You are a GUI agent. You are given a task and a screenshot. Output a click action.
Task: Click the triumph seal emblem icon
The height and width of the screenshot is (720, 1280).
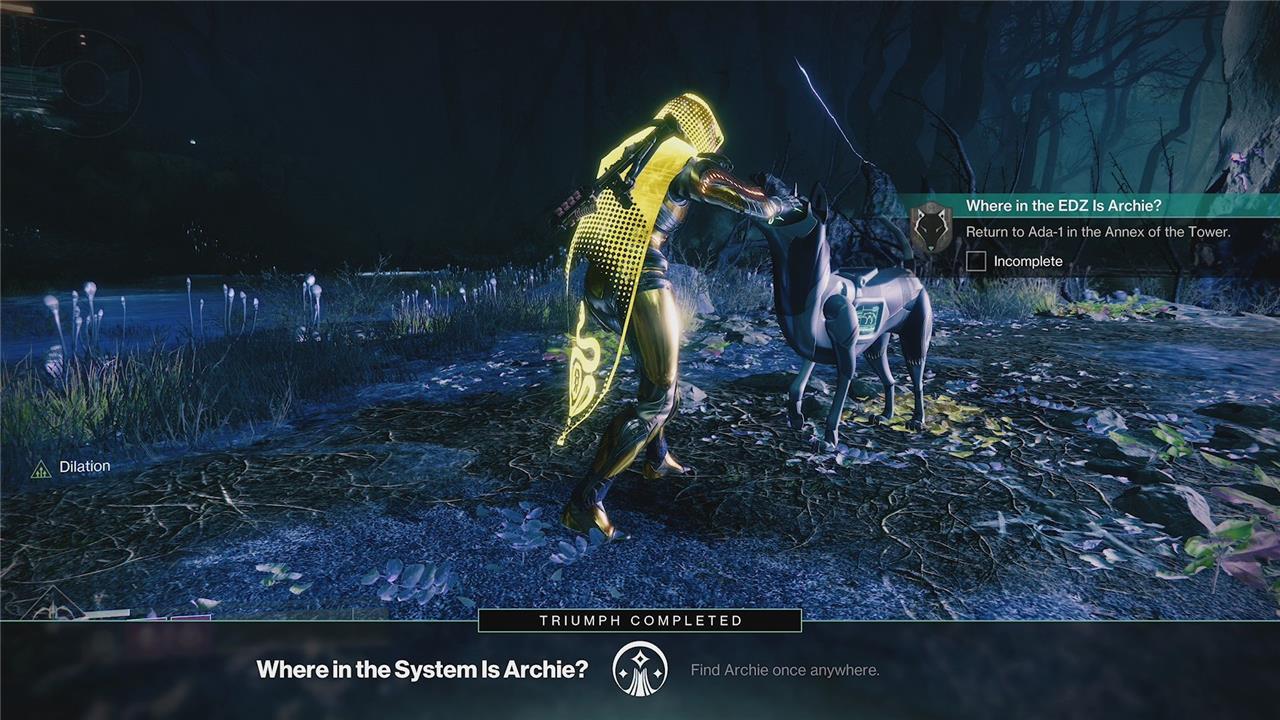[640, 669]
